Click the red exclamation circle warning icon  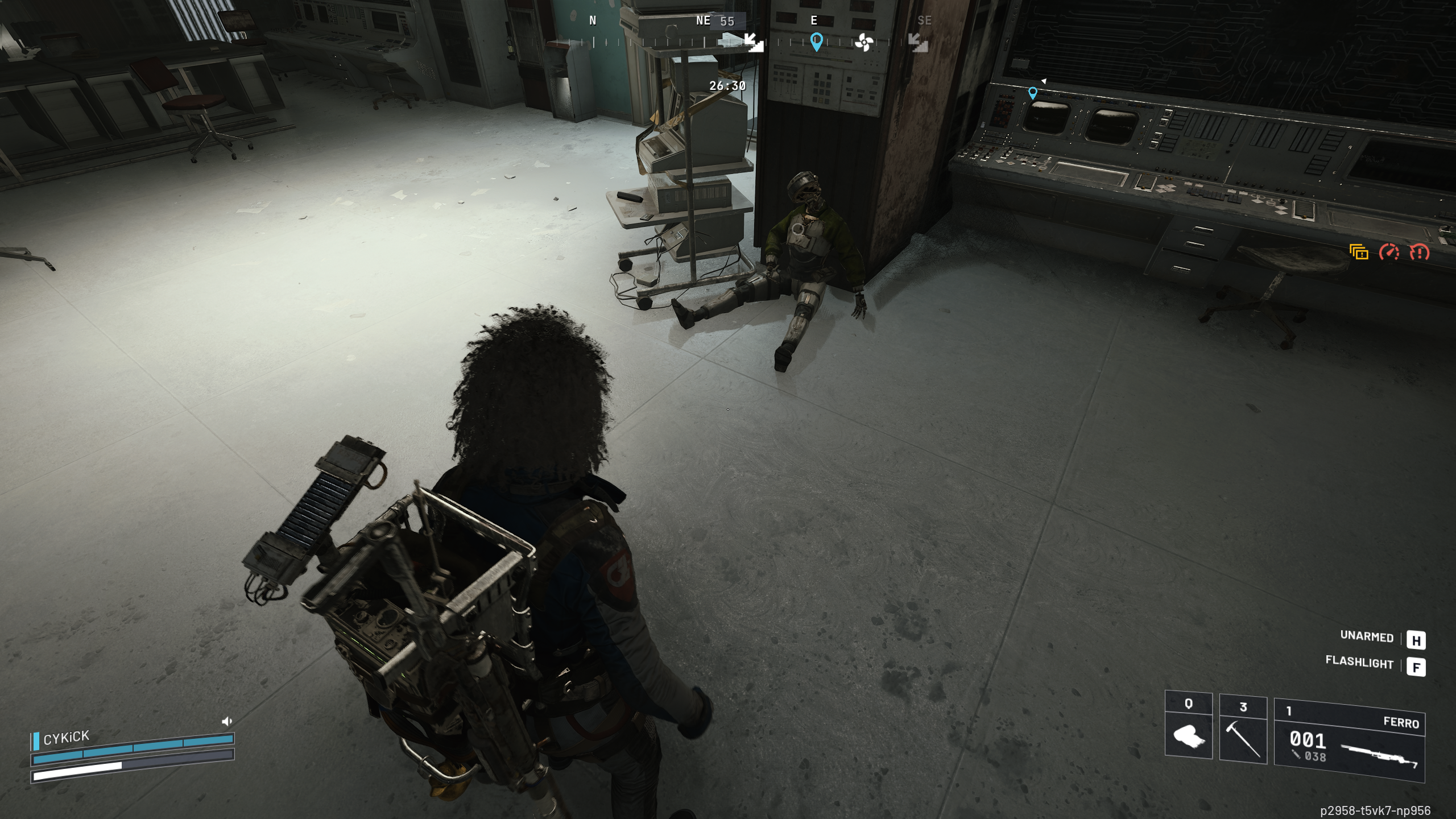click(1420, 251)
